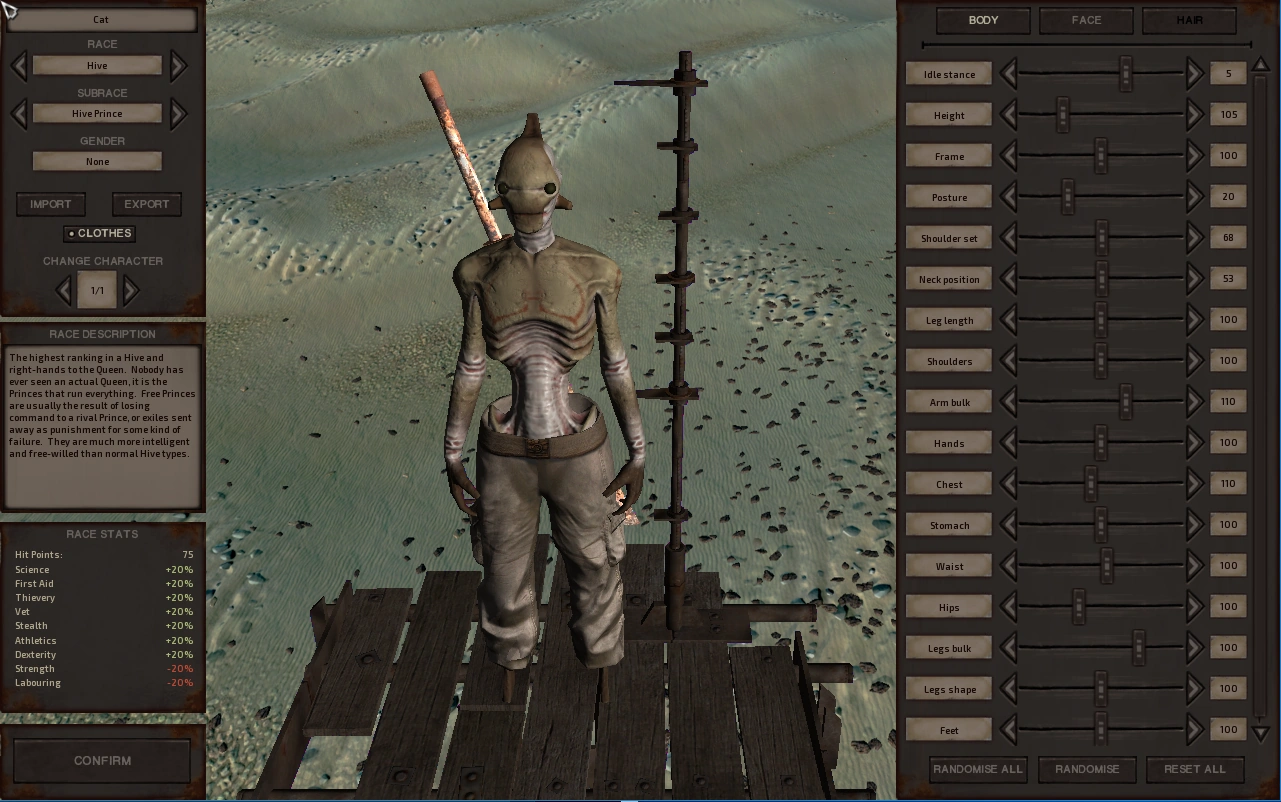Increase Arm bulk via right arrow
The image size is (1281, 802).
point(1193,401)
